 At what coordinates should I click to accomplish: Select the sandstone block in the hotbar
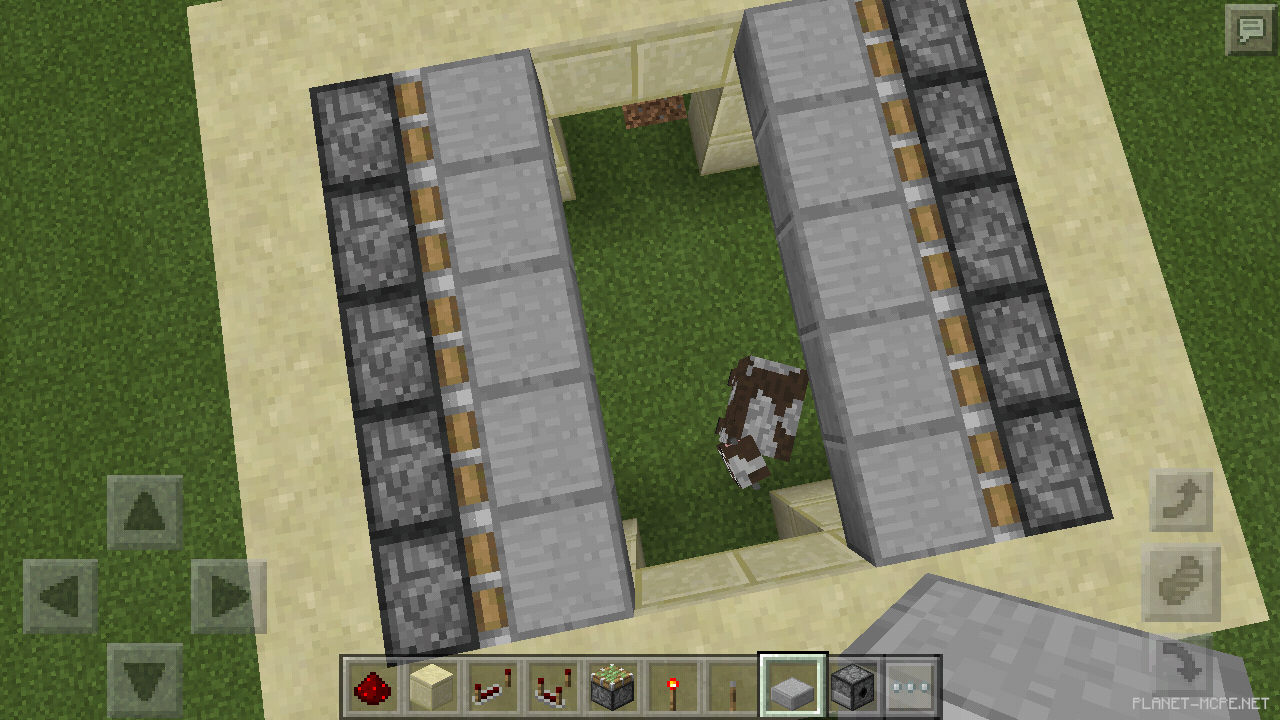(434, 685)
